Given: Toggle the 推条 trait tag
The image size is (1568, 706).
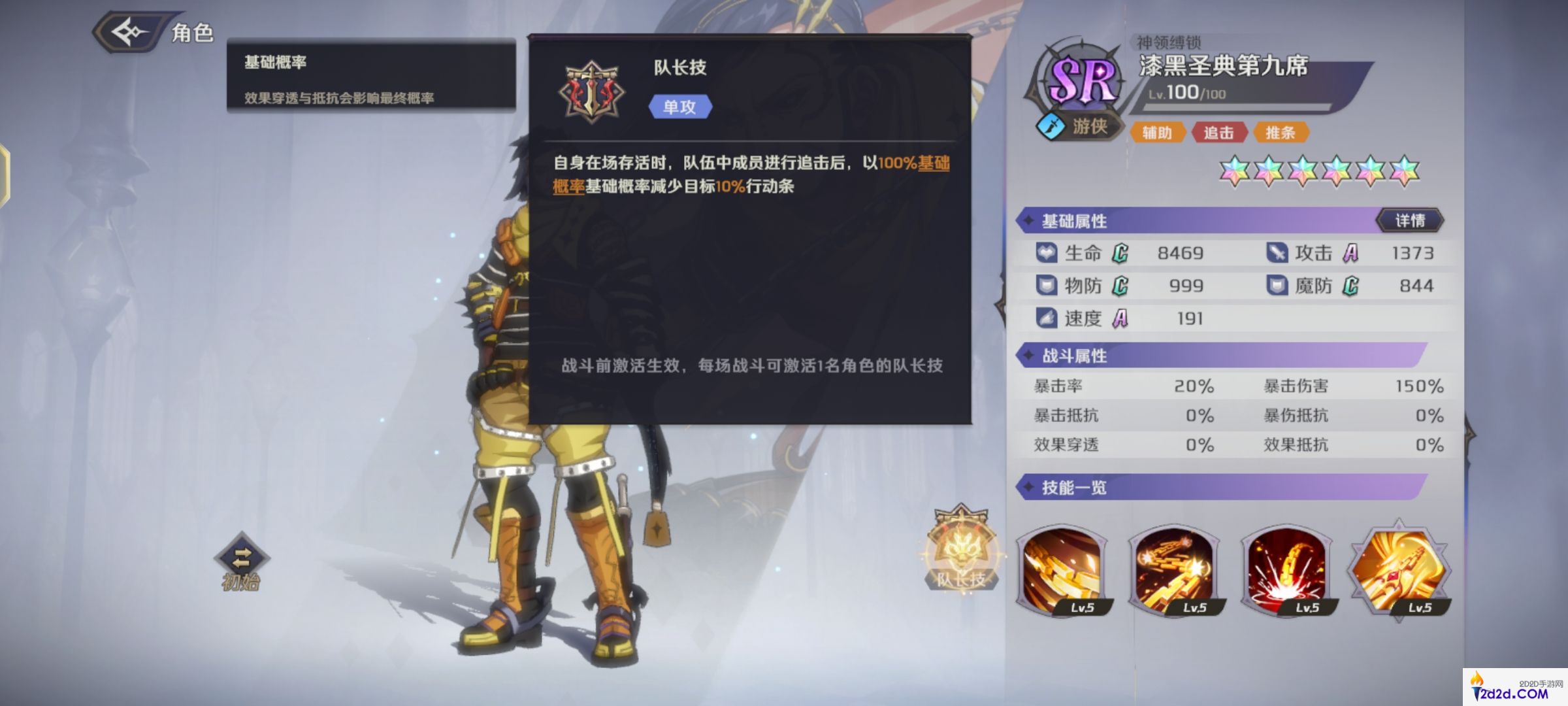Looking at the screenshot, I should (x=1282, y=133).
